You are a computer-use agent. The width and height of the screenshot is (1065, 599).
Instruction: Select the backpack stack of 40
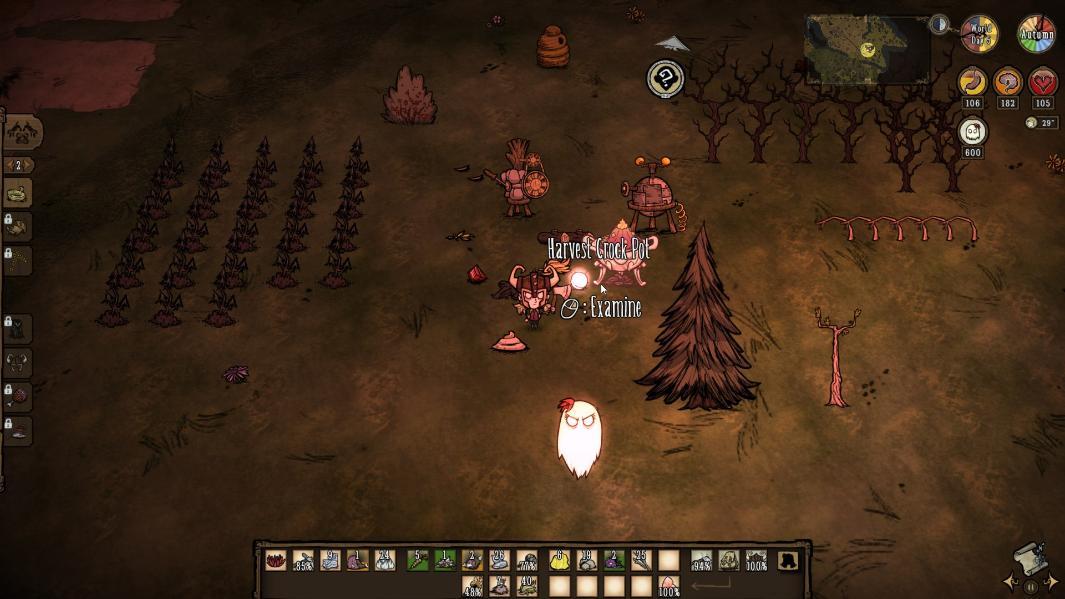[x=527, y=586]
